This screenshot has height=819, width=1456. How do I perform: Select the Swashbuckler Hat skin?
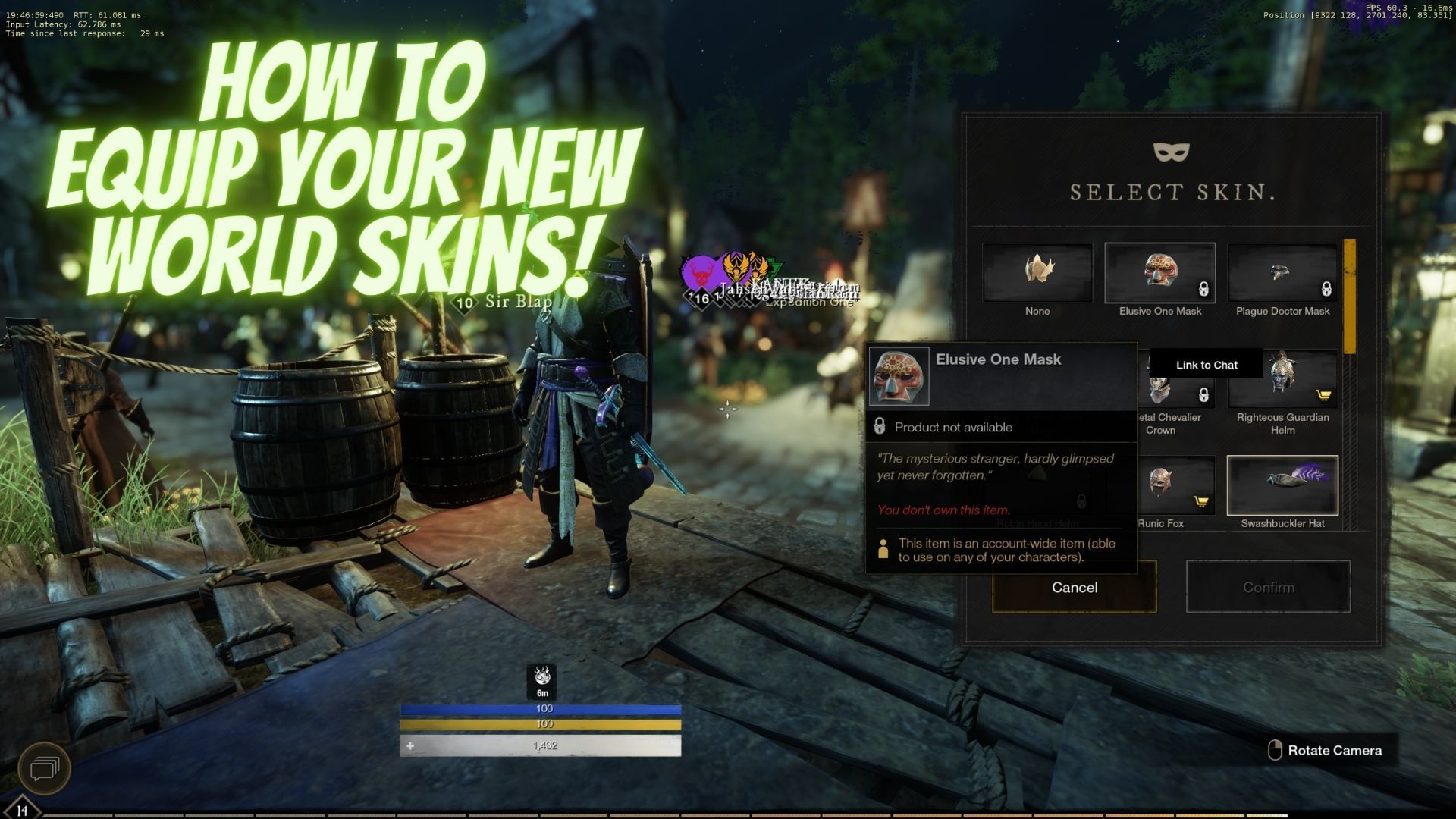1282,486
